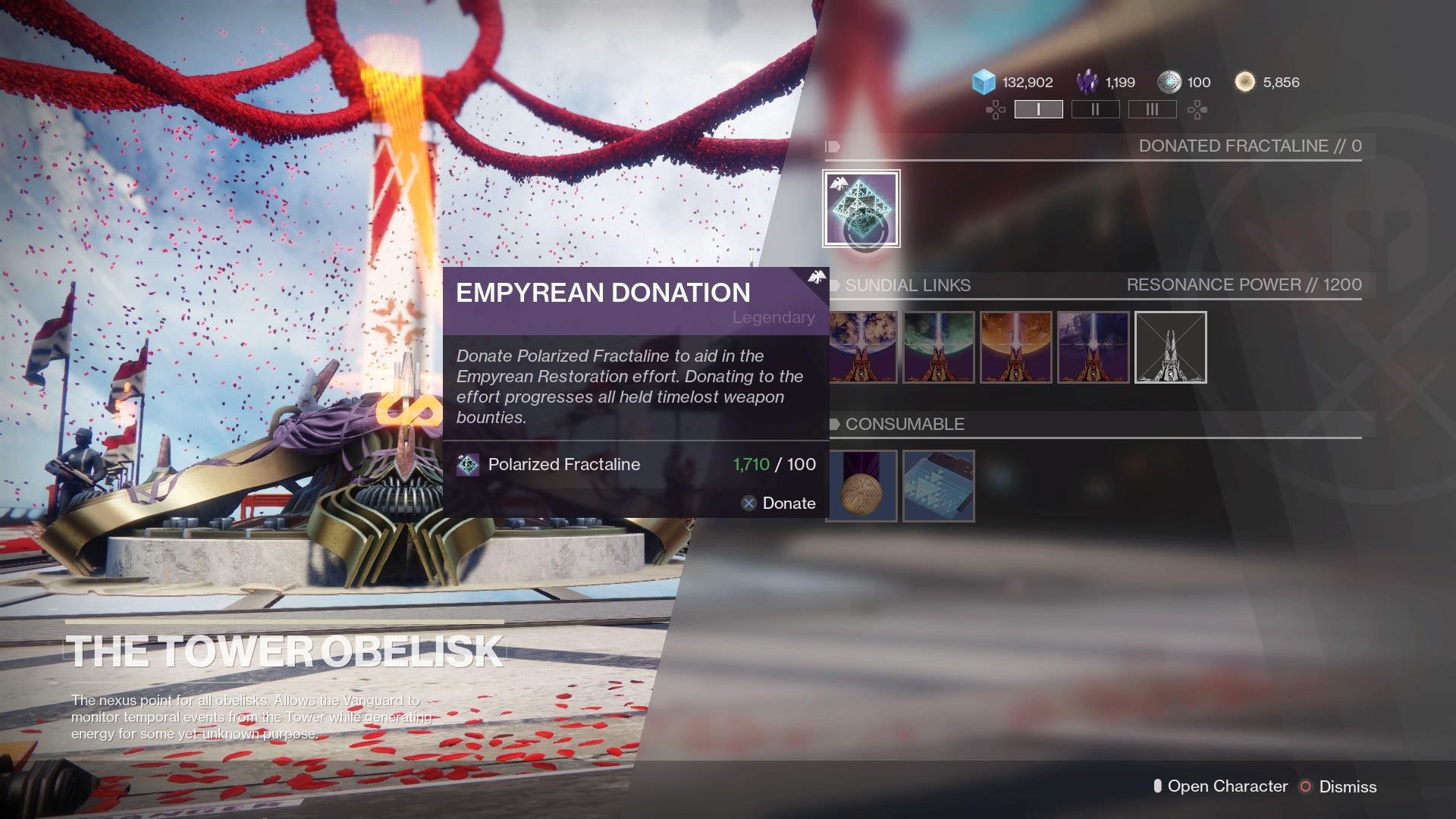Switch to vendor page II
This screenshot has height=819, width=1456.
point(1095,109)
